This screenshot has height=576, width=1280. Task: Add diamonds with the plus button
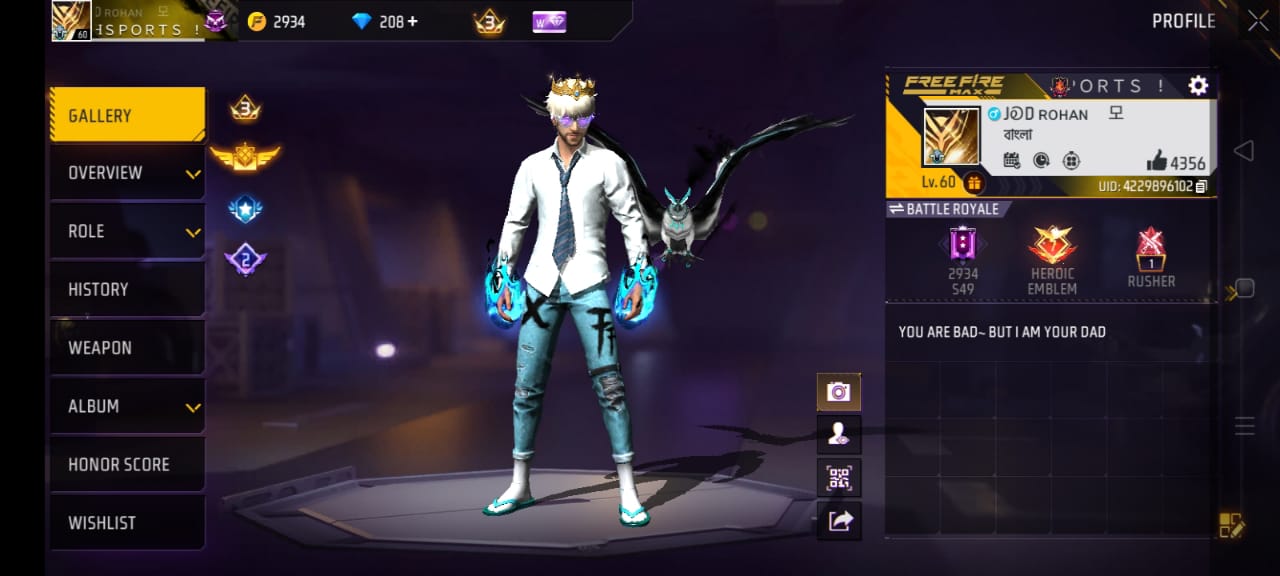tap(412, 21)
